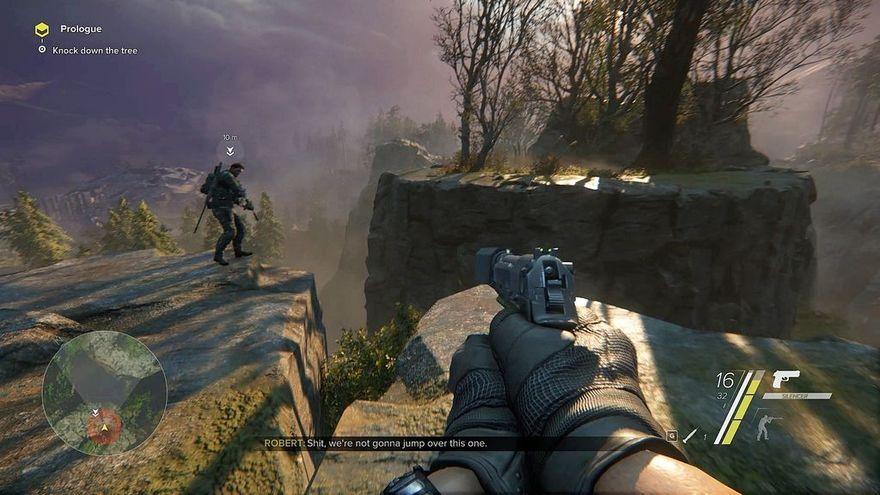Screen dimensions: 880x495
Task: Select the "Knock down the tree" objective
Action: click(x=95, y=50)
